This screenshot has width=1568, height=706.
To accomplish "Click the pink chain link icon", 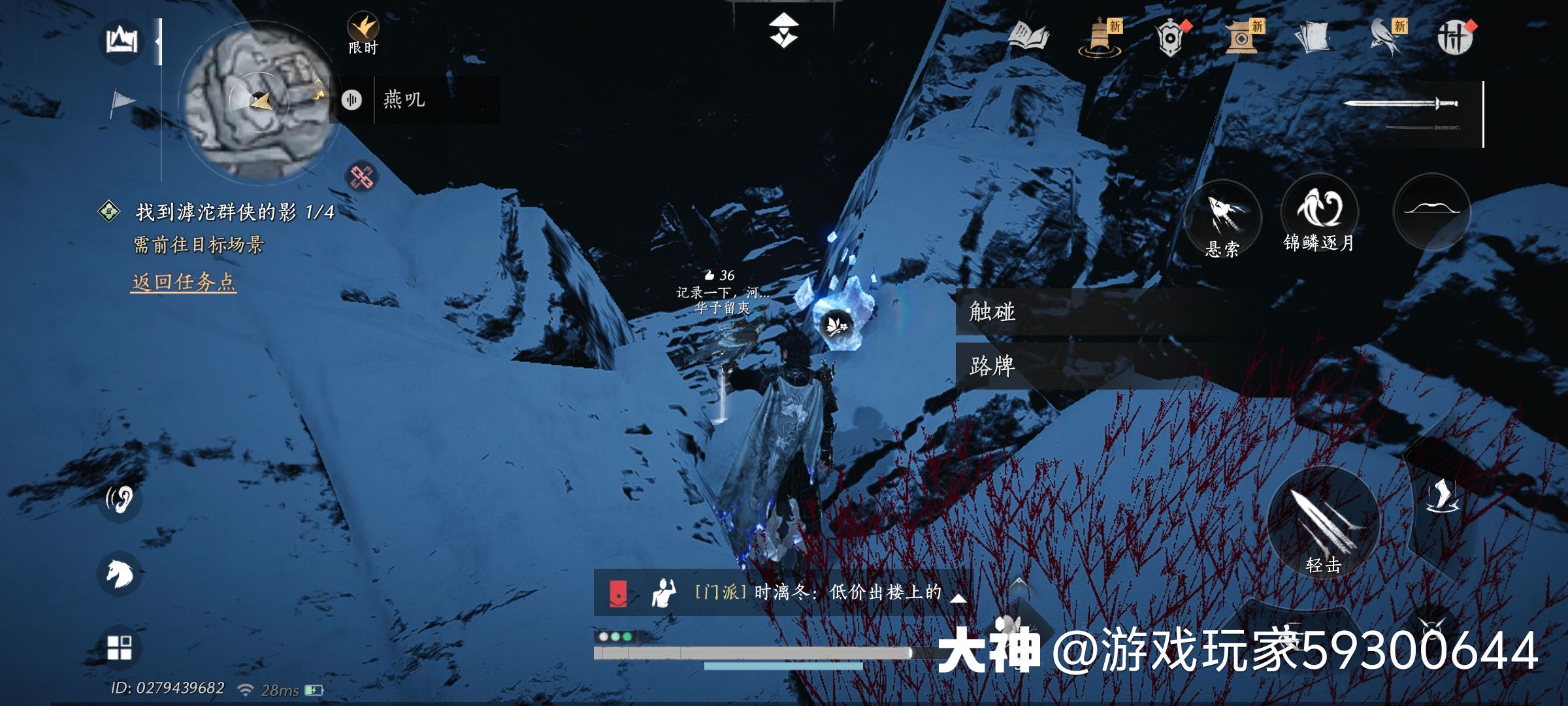I will (361, 176).
